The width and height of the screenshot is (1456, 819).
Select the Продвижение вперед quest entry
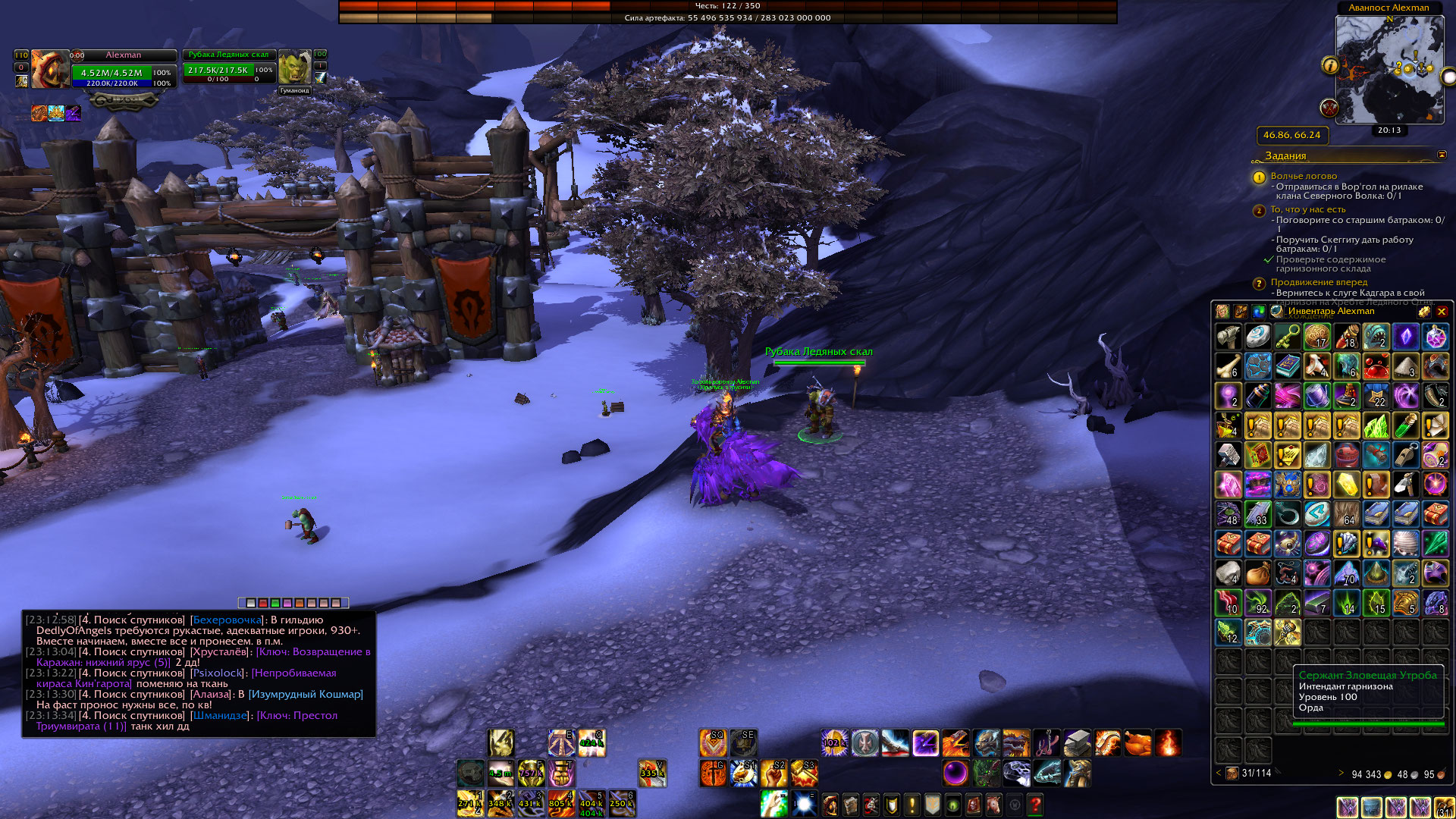coord(1319,282)
